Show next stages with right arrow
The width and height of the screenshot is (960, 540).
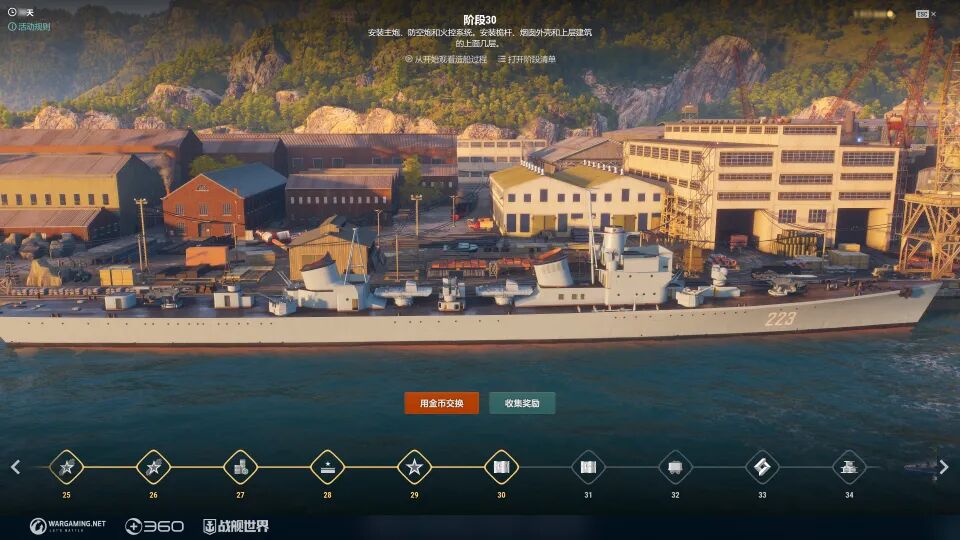[944, 467]
